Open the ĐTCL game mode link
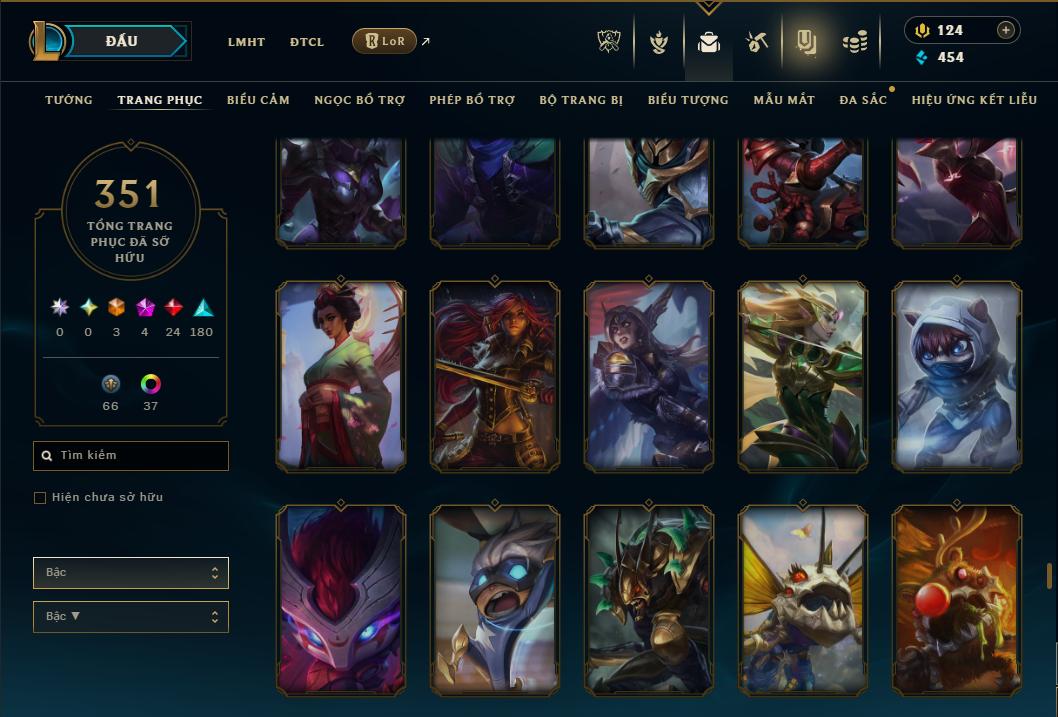 coord(307,42)
